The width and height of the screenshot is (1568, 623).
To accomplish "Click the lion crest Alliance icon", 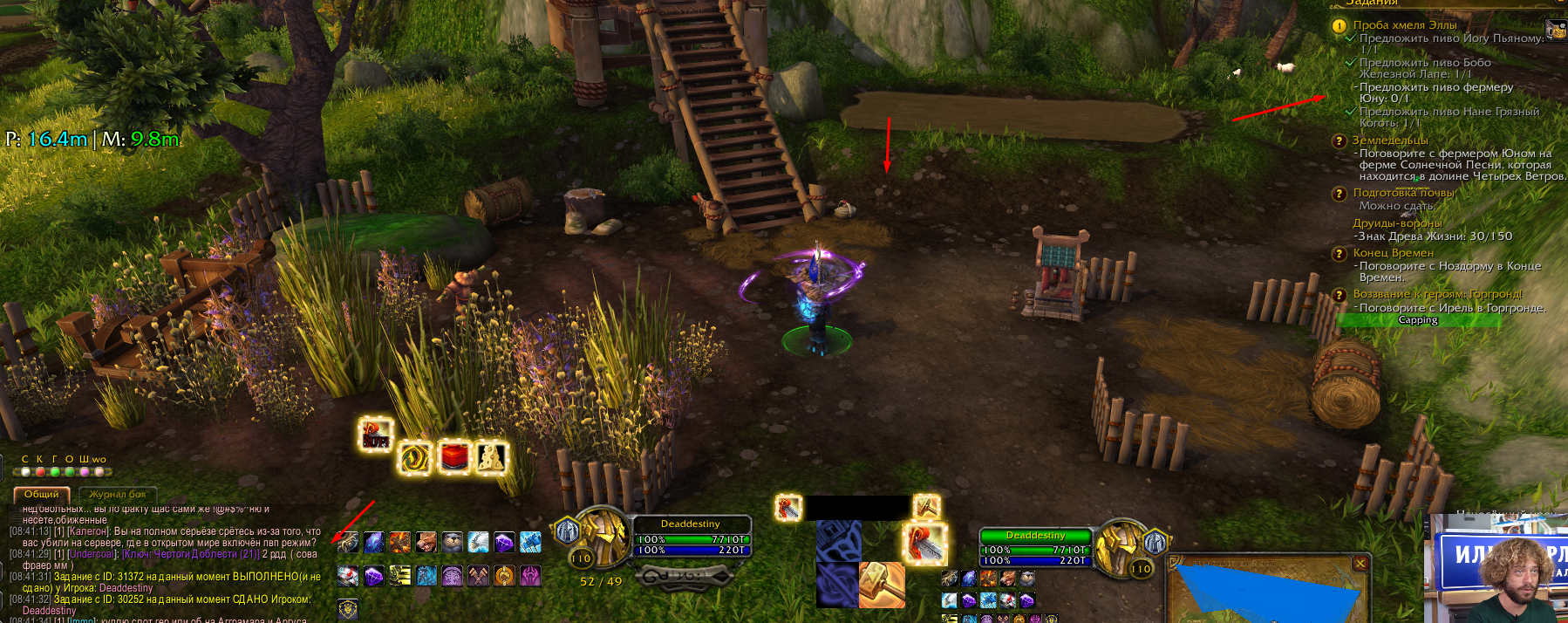I will (348, 608).
